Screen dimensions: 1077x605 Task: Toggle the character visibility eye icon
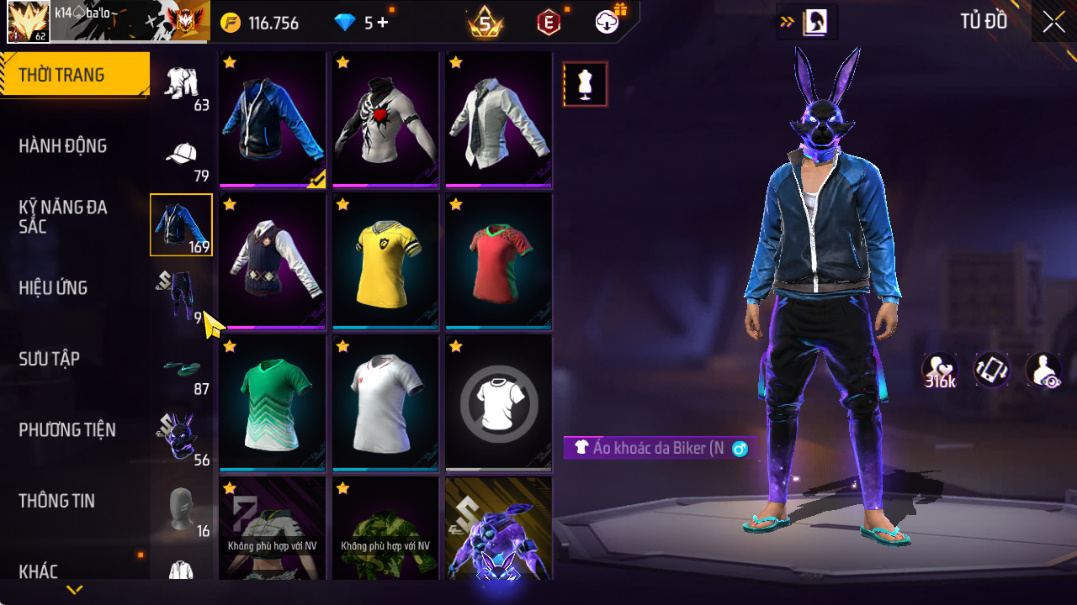click(1043, 370)
